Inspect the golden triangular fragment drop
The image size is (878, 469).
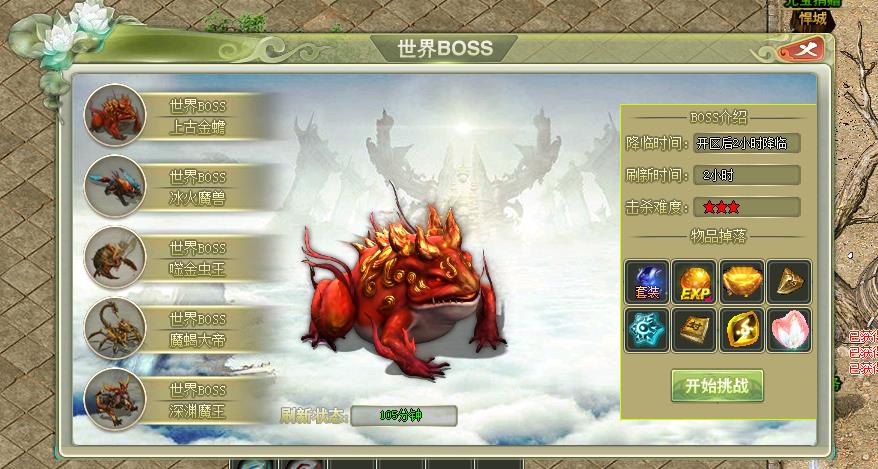[x=789, y=282]
